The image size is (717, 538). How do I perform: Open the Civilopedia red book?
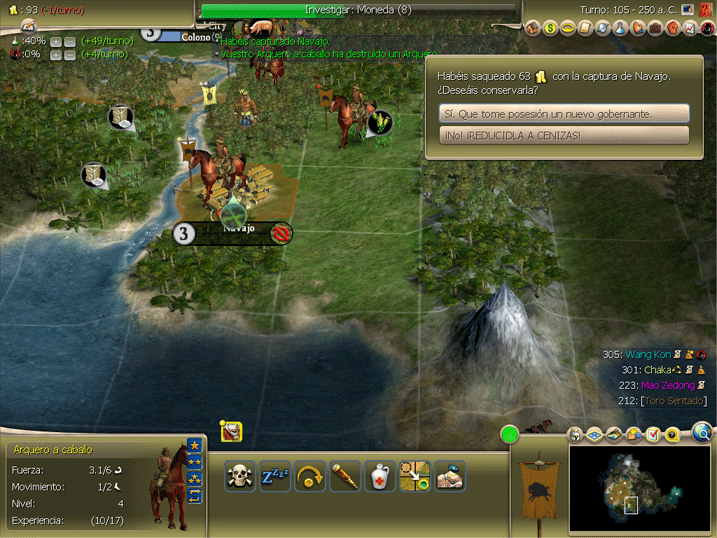(705, 10)
